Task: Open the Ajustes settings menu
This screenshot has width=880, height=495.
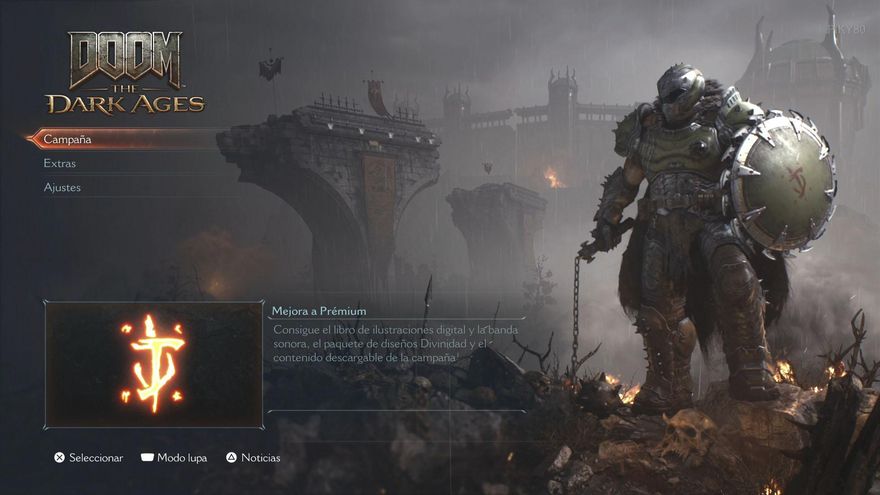Action: tap(62, 187)
